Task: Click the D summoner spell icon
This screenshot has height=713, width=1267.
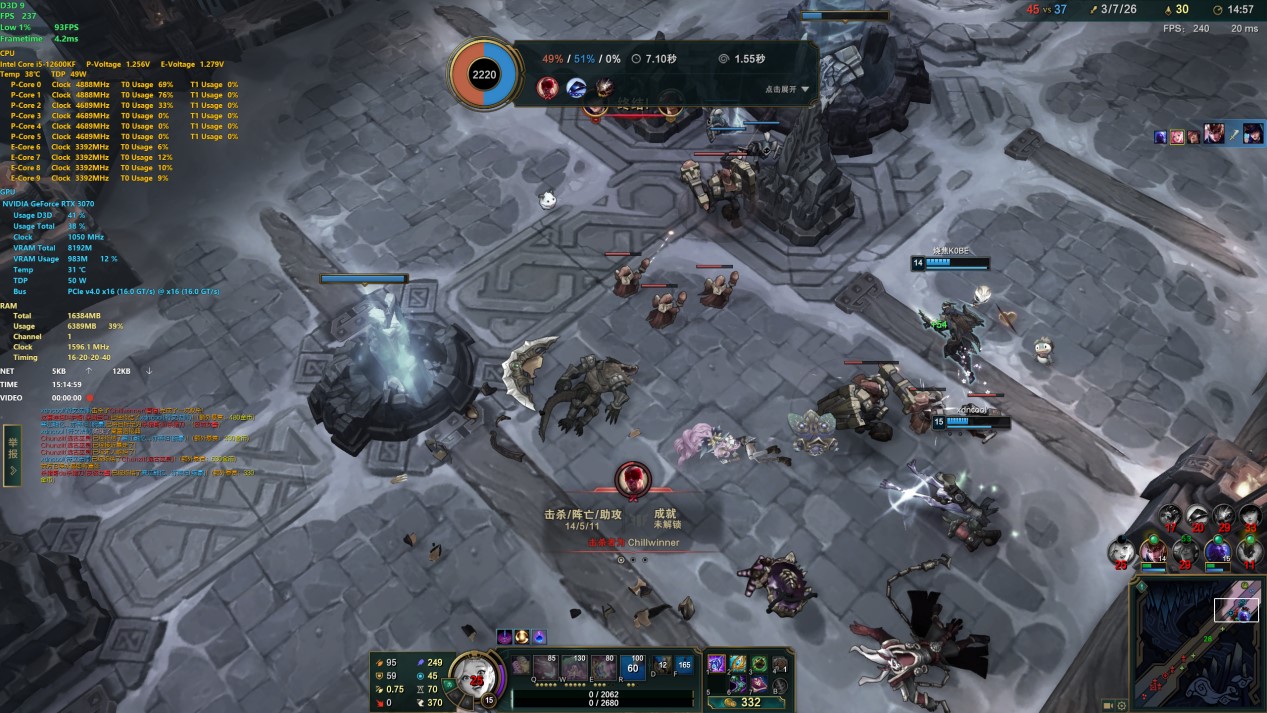Action: pos(664,664)
